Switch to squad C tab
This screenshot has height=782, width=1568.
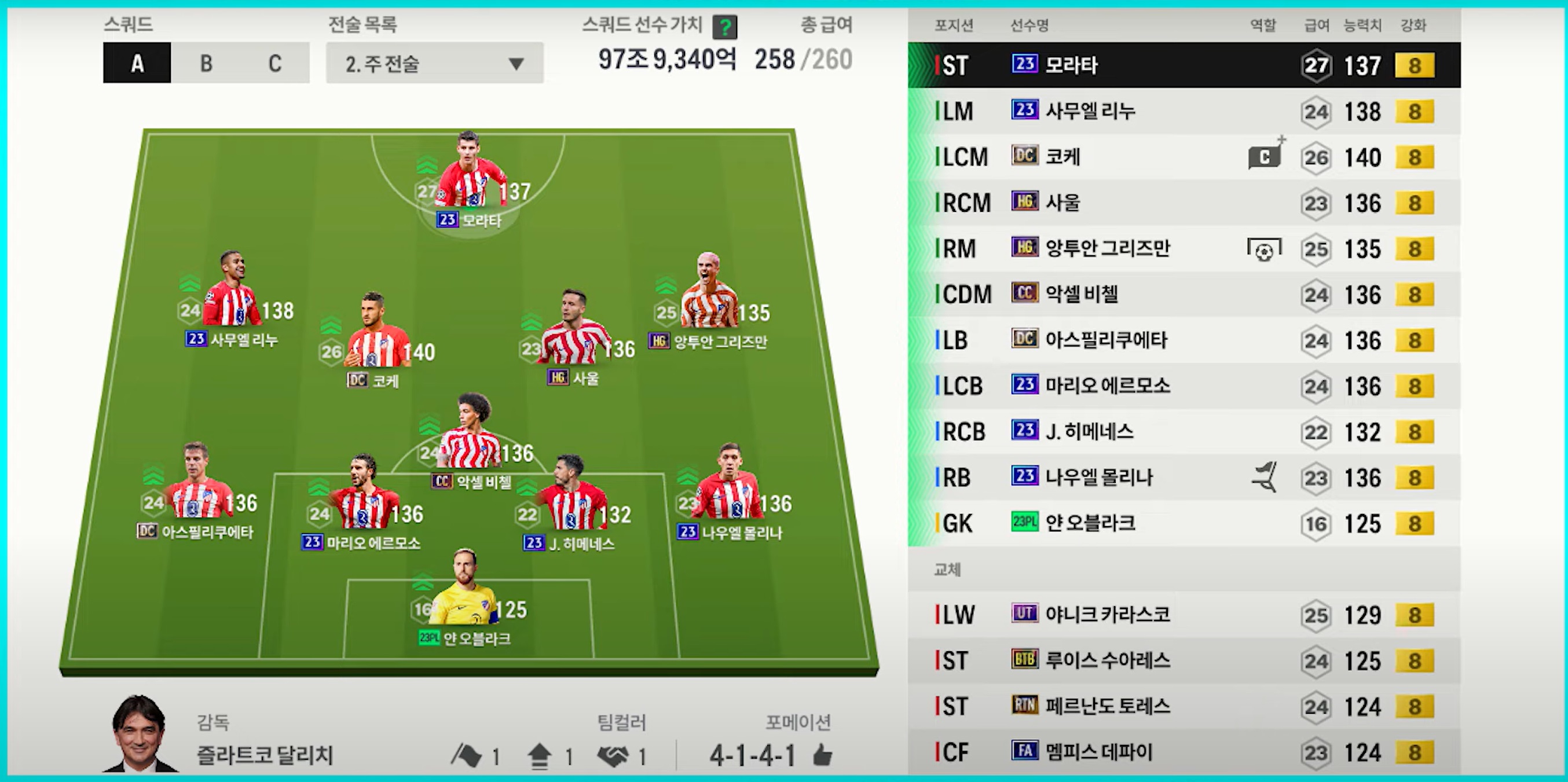click(x=274, y=63)
